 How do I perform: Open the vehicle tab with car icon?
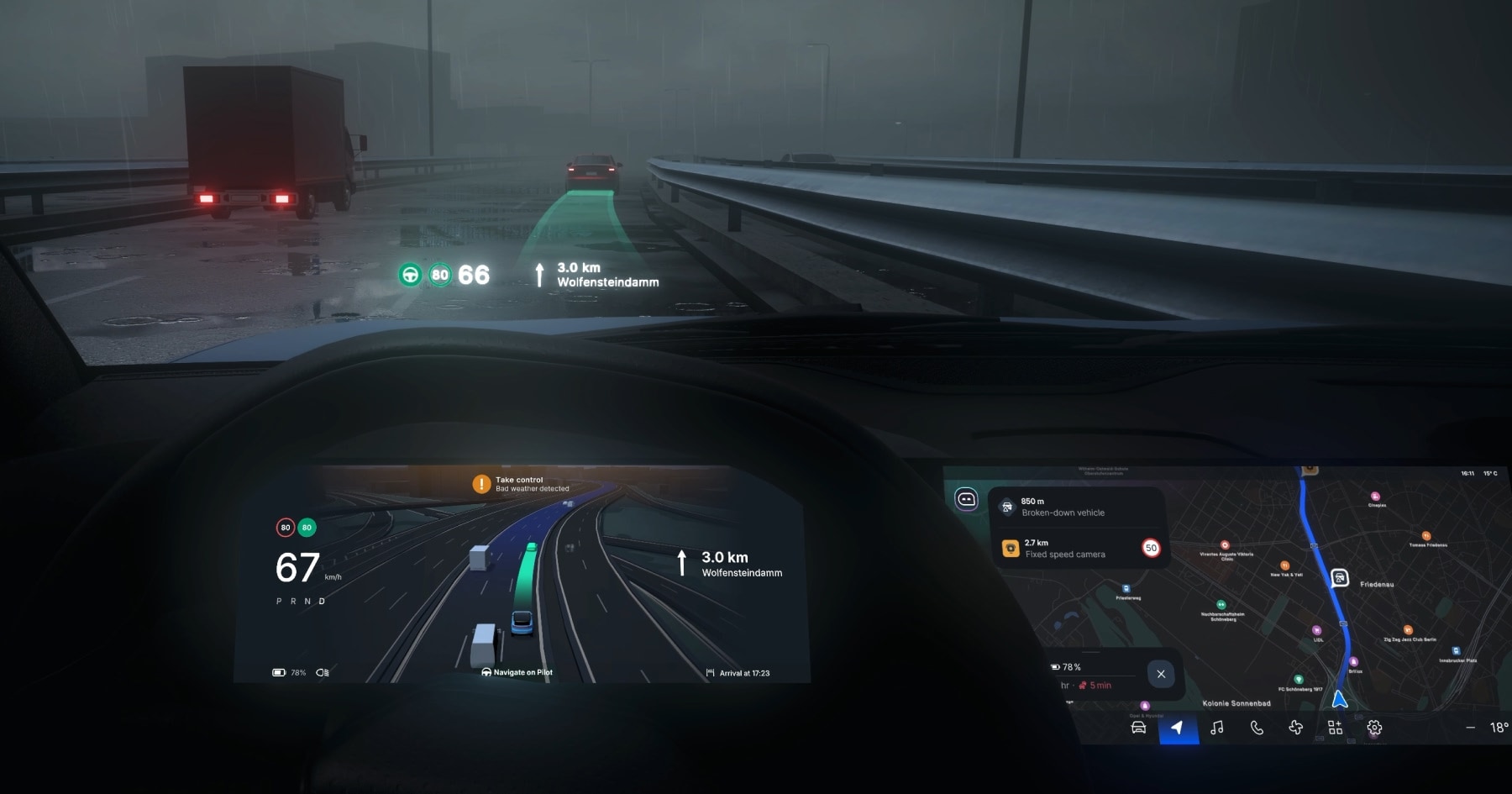[x=1138, y=728]
